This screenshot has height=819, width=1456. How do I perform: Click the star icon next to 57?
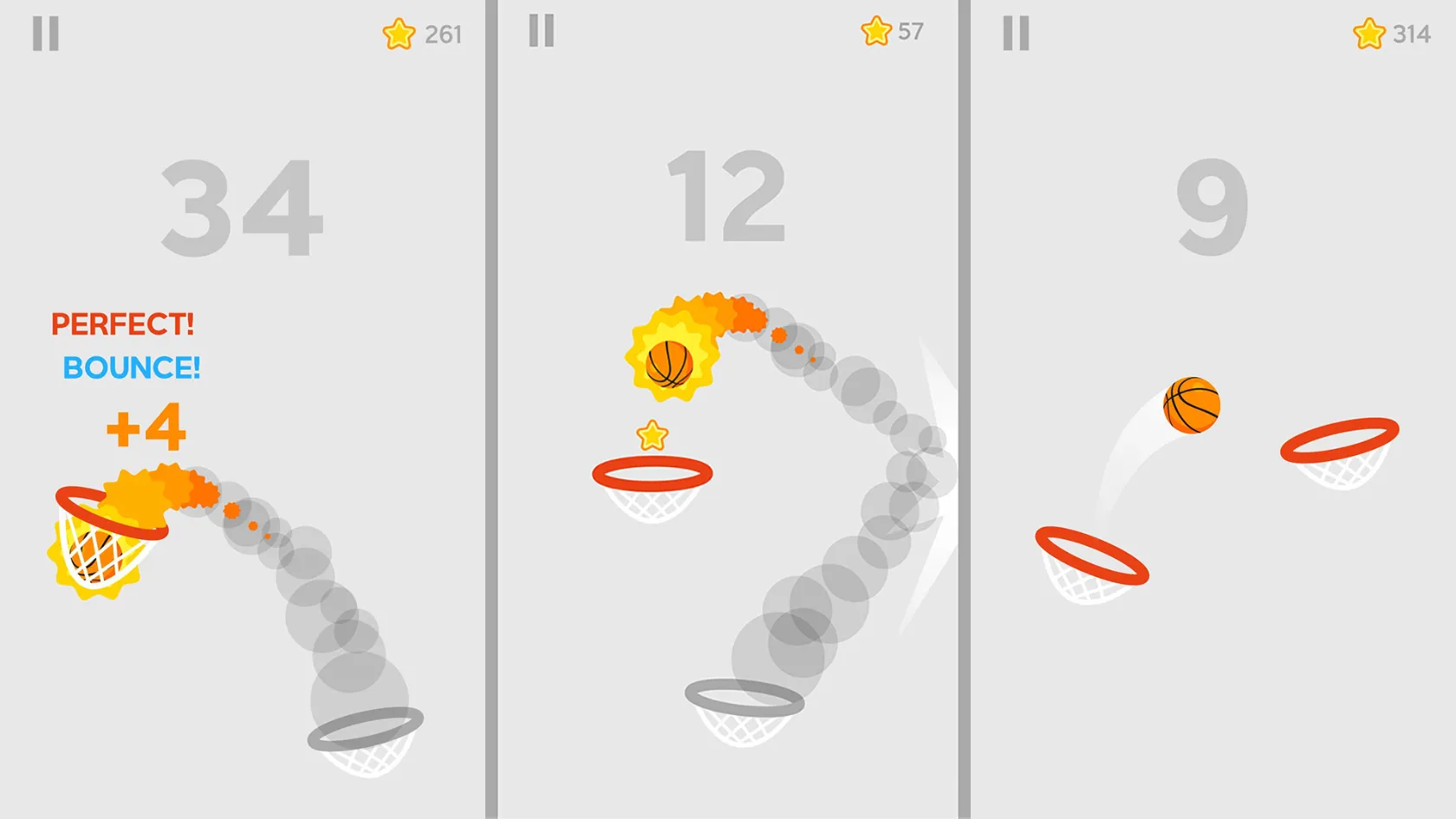point(875,32)
